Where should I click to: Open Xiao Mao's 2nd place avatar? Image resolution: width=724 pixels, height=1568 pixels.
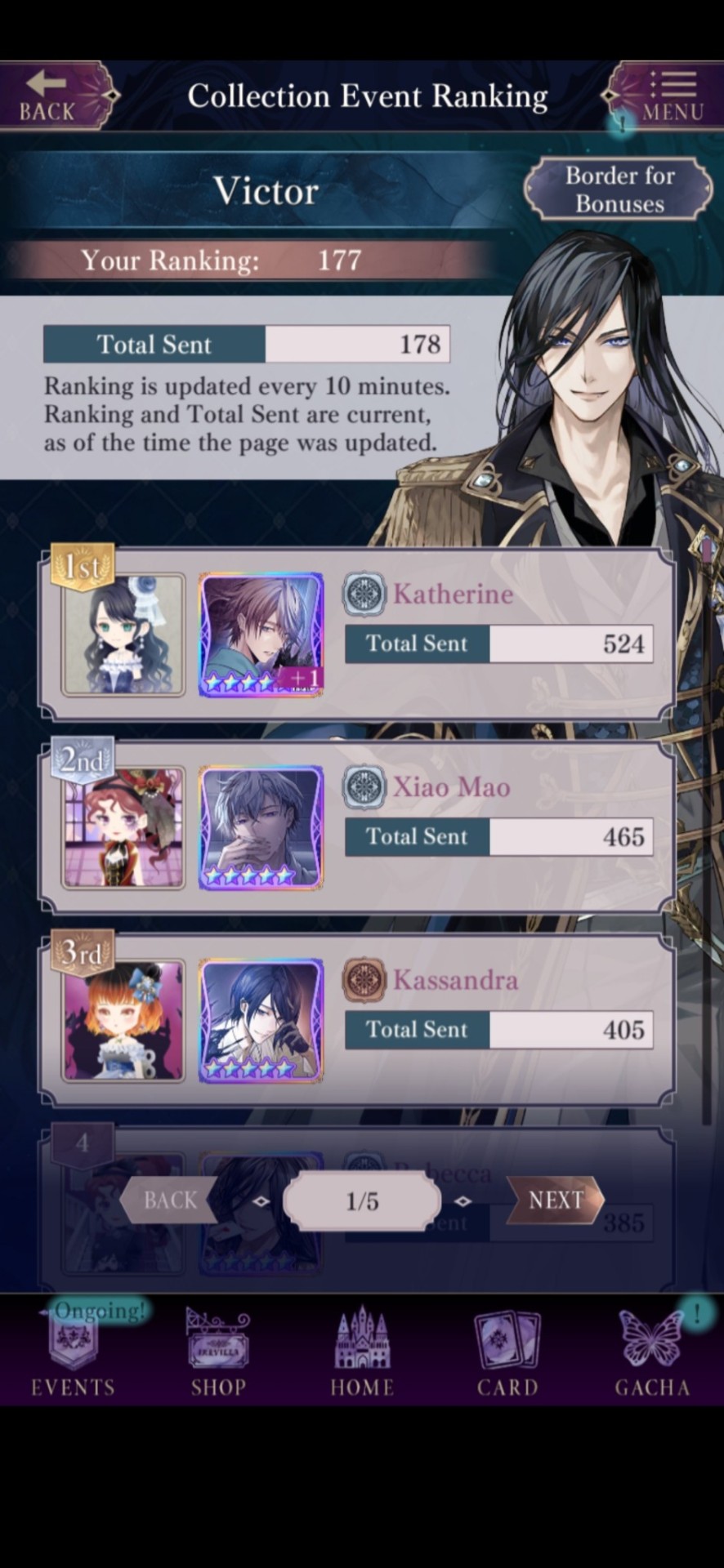(123, 827)
